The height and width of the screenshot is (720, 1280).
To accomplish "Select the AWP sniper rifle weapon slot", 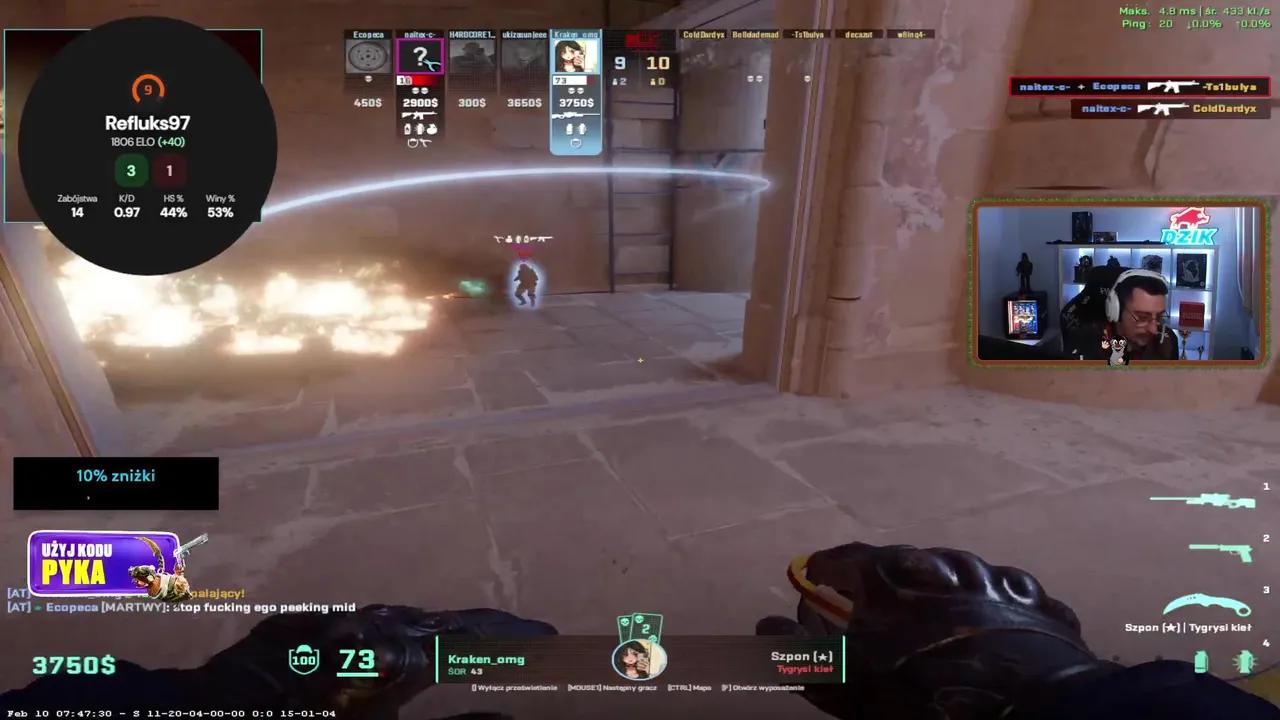I will 1199,499.
